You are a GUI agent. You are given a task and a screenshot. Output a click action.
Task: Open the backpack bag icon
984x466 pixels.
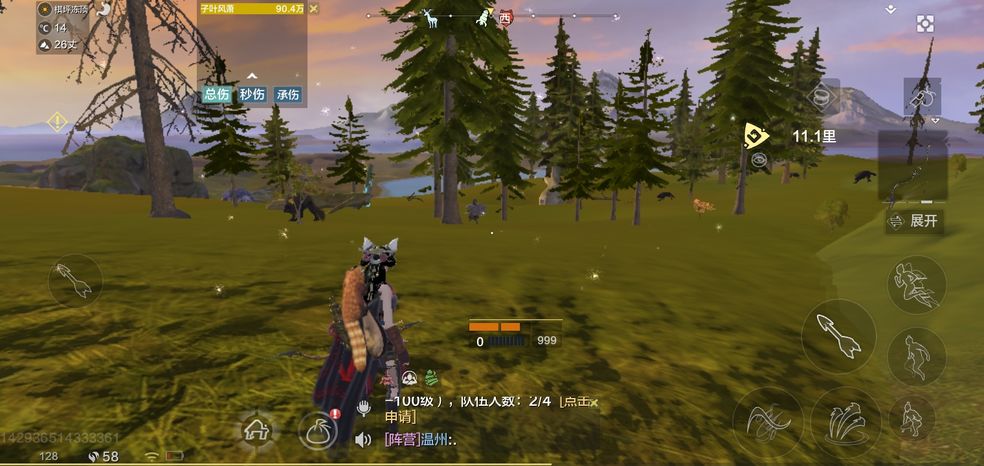coord(316,431)
